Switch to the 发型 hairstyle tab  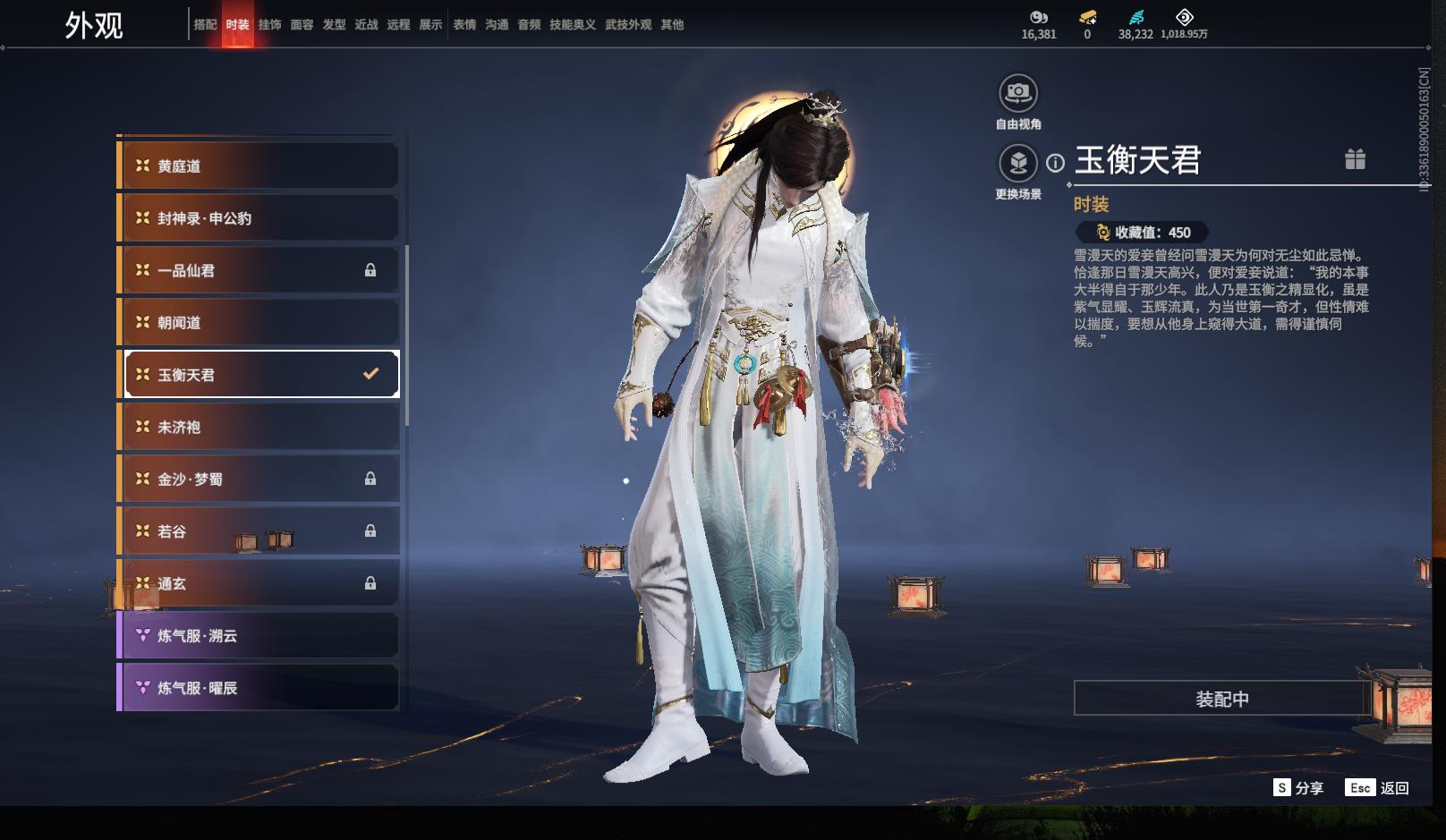334,25
